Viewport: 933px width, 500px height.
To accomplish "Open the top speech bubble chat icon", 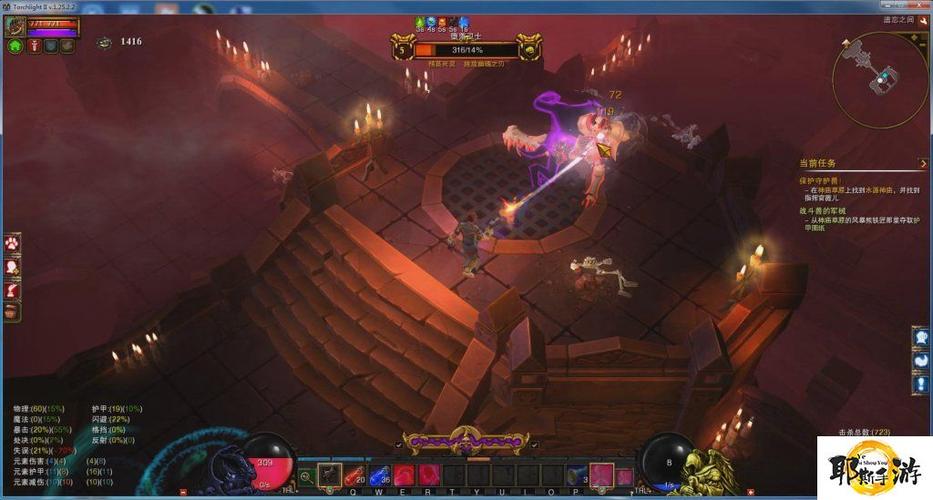I will click(x=921, y=338).
